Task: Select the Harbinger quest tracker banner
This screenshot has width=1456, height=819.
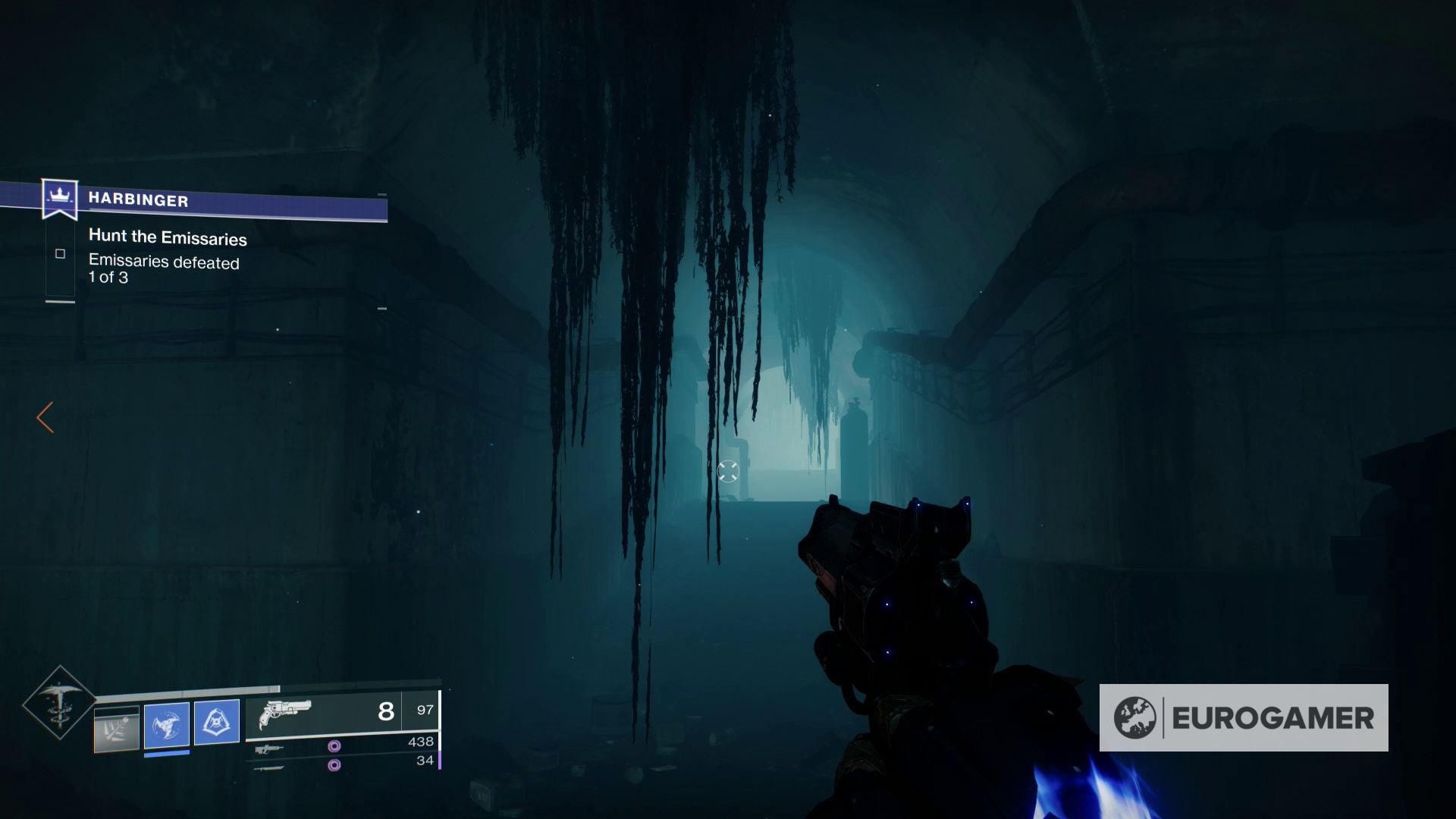Action: [x=216, y=201]
